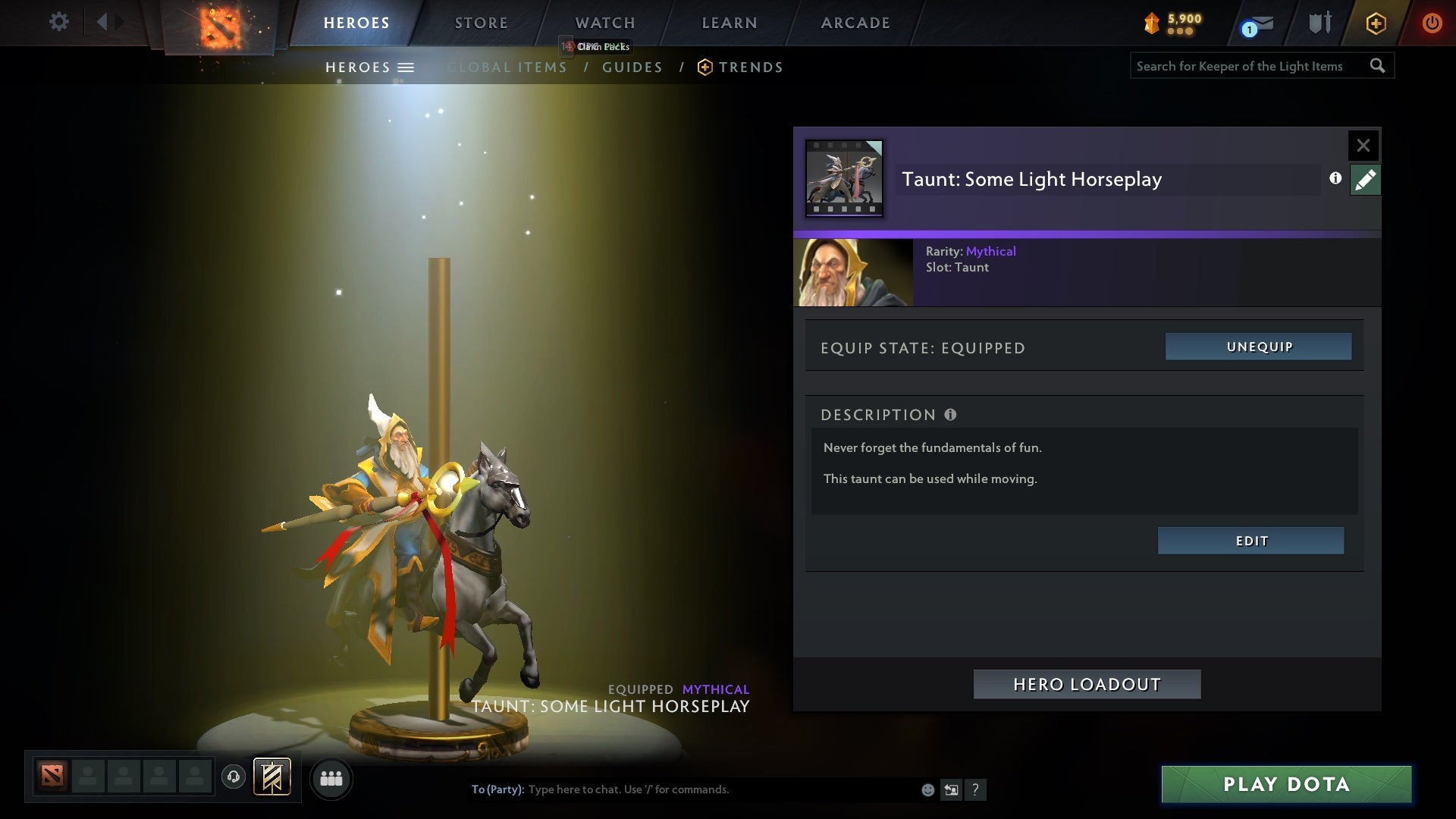Click the edit pencil icon beside taunt name
Viewport: 1456px width, 819px height.
(x=1365, y=180)
